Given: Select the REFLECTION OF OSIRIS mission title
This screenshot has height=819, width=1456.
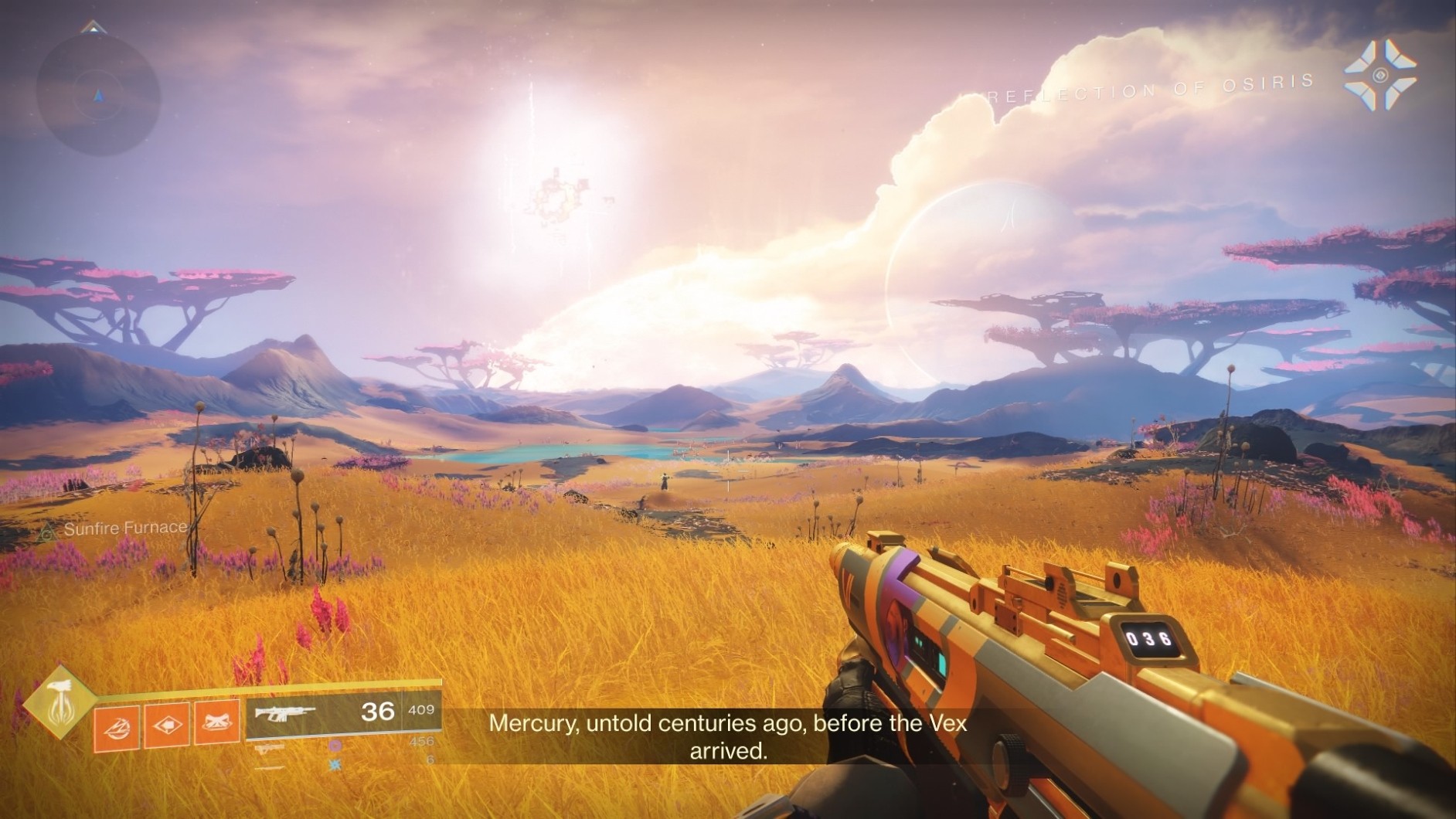Looking at the screenshot, I should (1152, 89).
